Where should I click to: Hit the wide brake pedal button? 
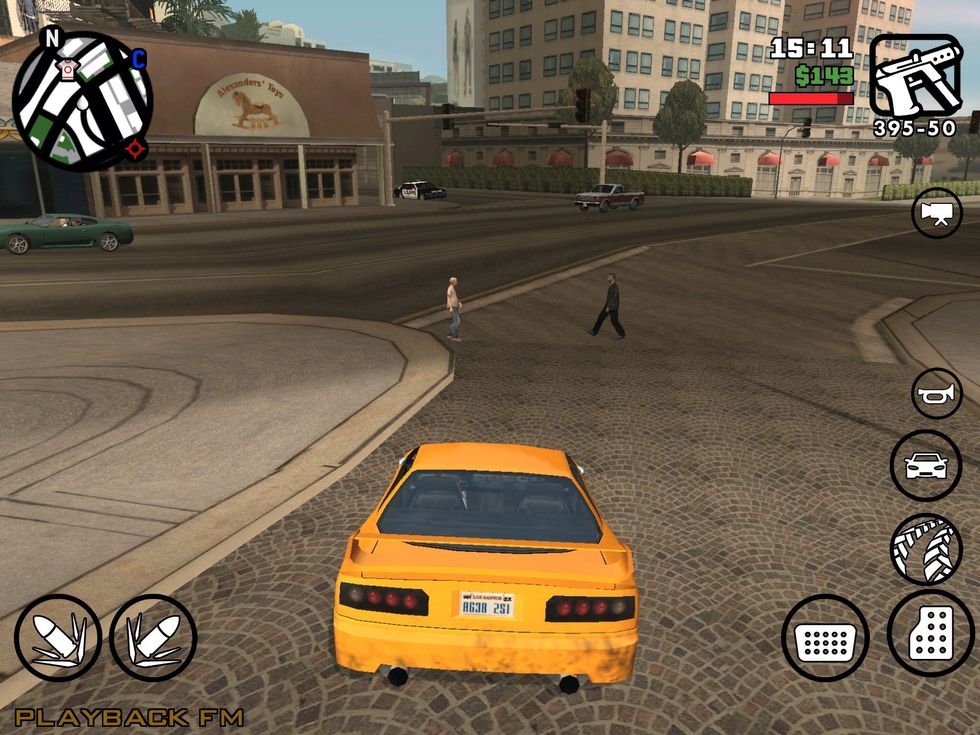(825, 637)
